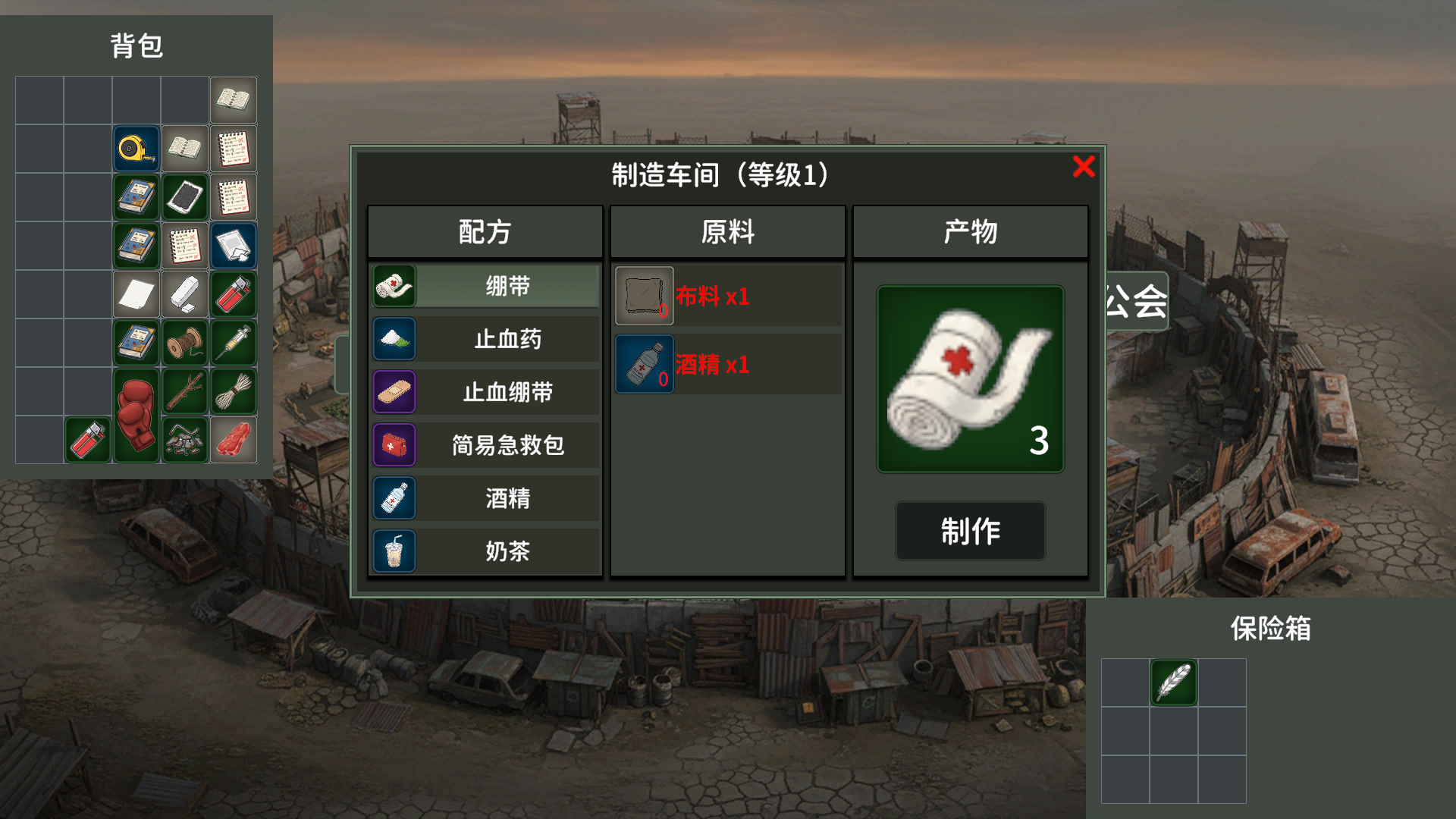Viewport: 1456px width, 819px height.
Task: Click the first aid kit icon beside 简易急救包
Action: tap(394, 445)
